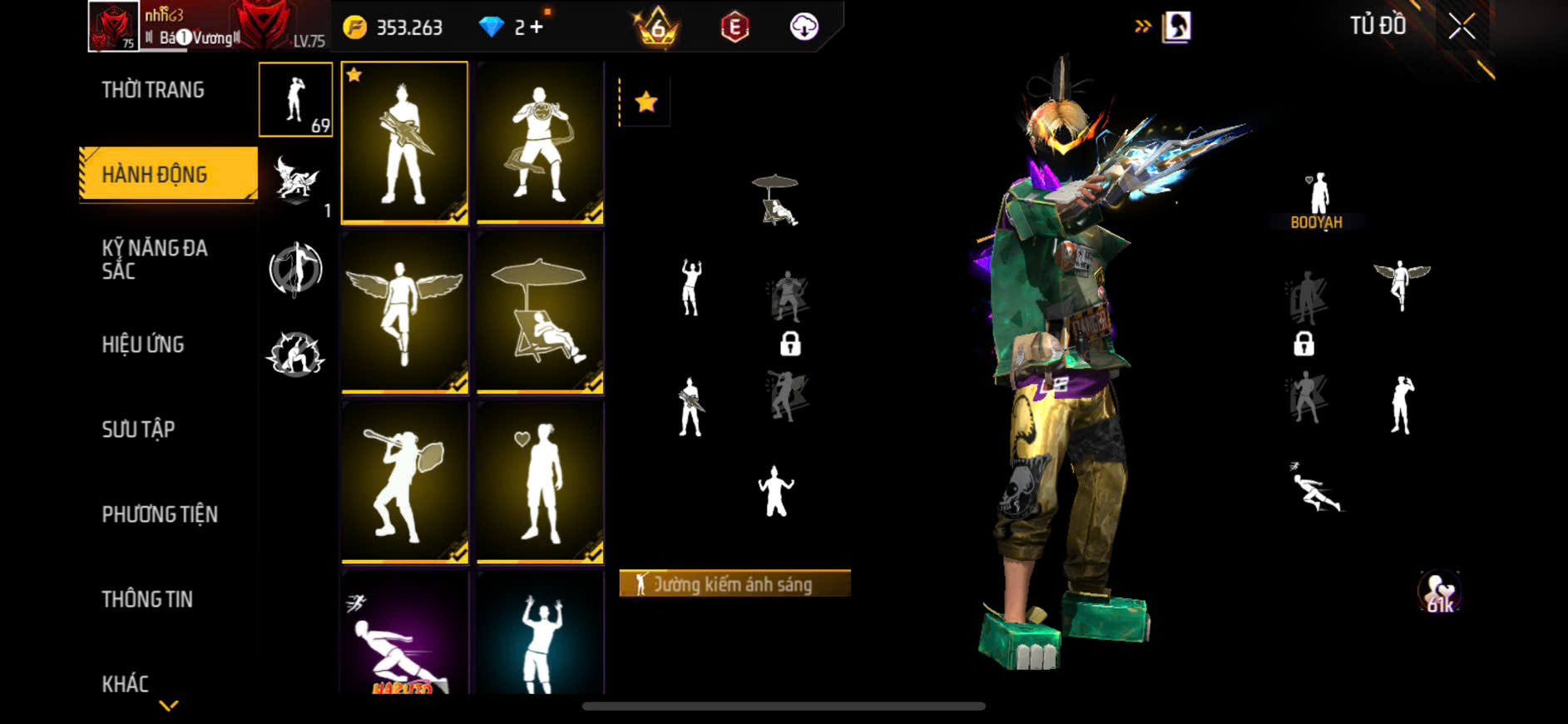Select the beach chair umbrella emote
Viewport: 1568px width, 724px height.
540,312
